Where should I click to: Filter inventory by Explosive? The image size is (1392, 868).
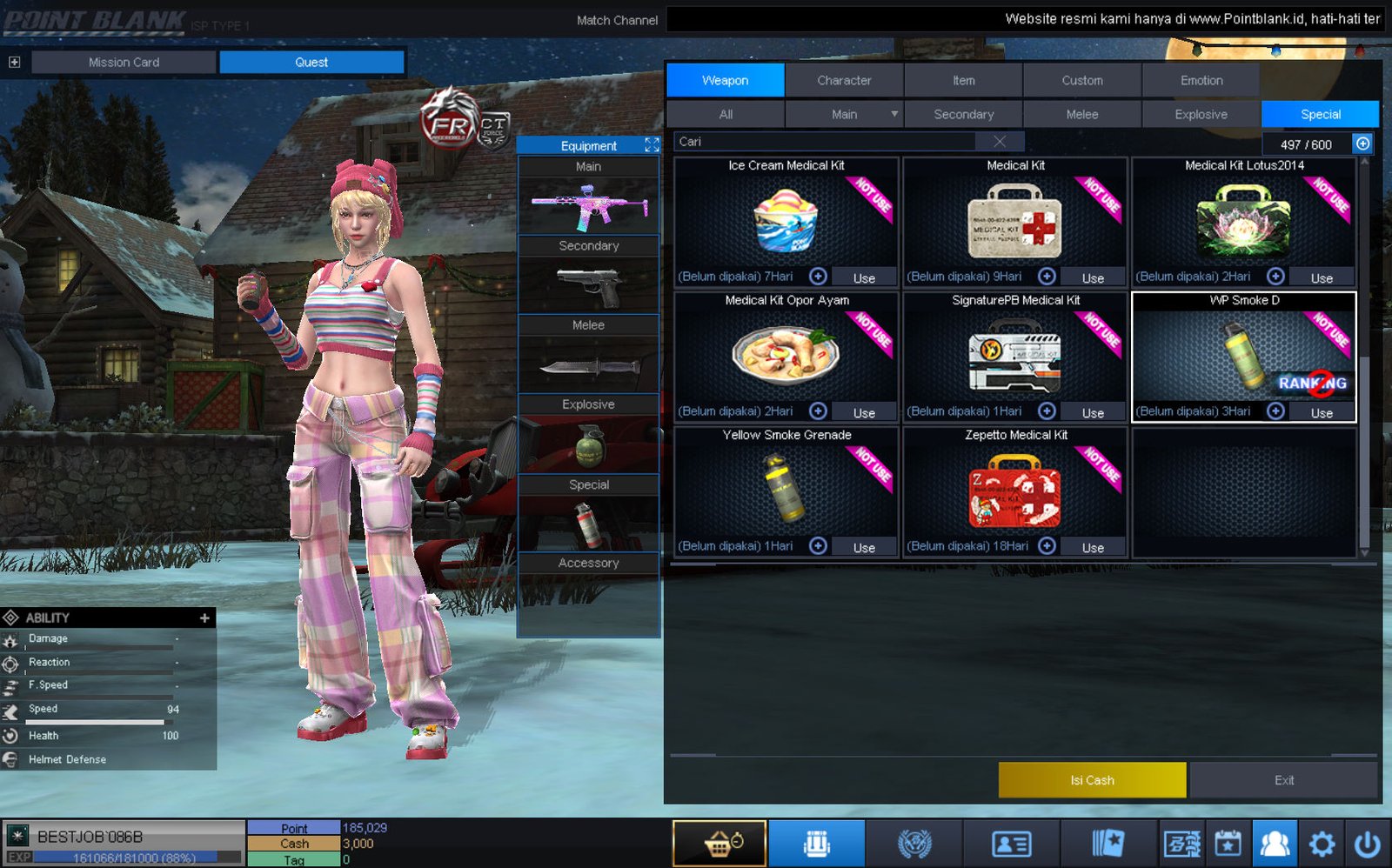pyautogui.click(x=1201, y=114)
